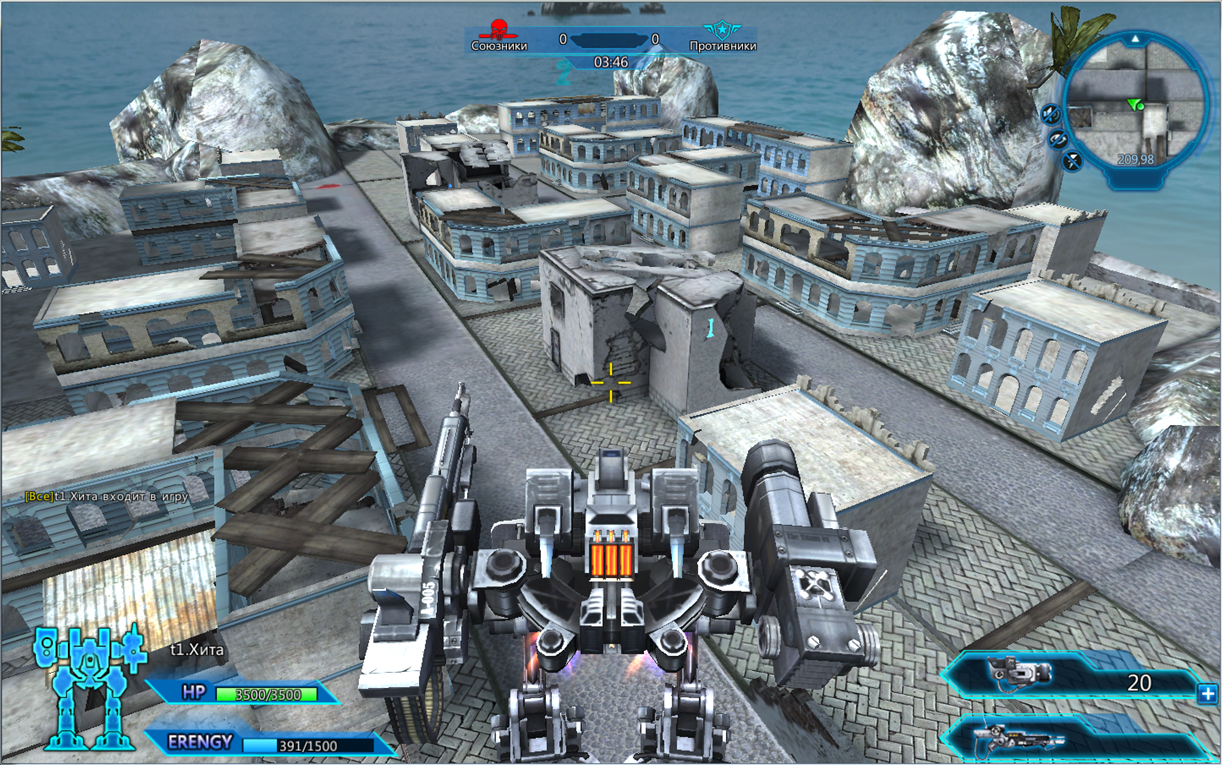Click the blue Противники team emblem

pos(716,29)
